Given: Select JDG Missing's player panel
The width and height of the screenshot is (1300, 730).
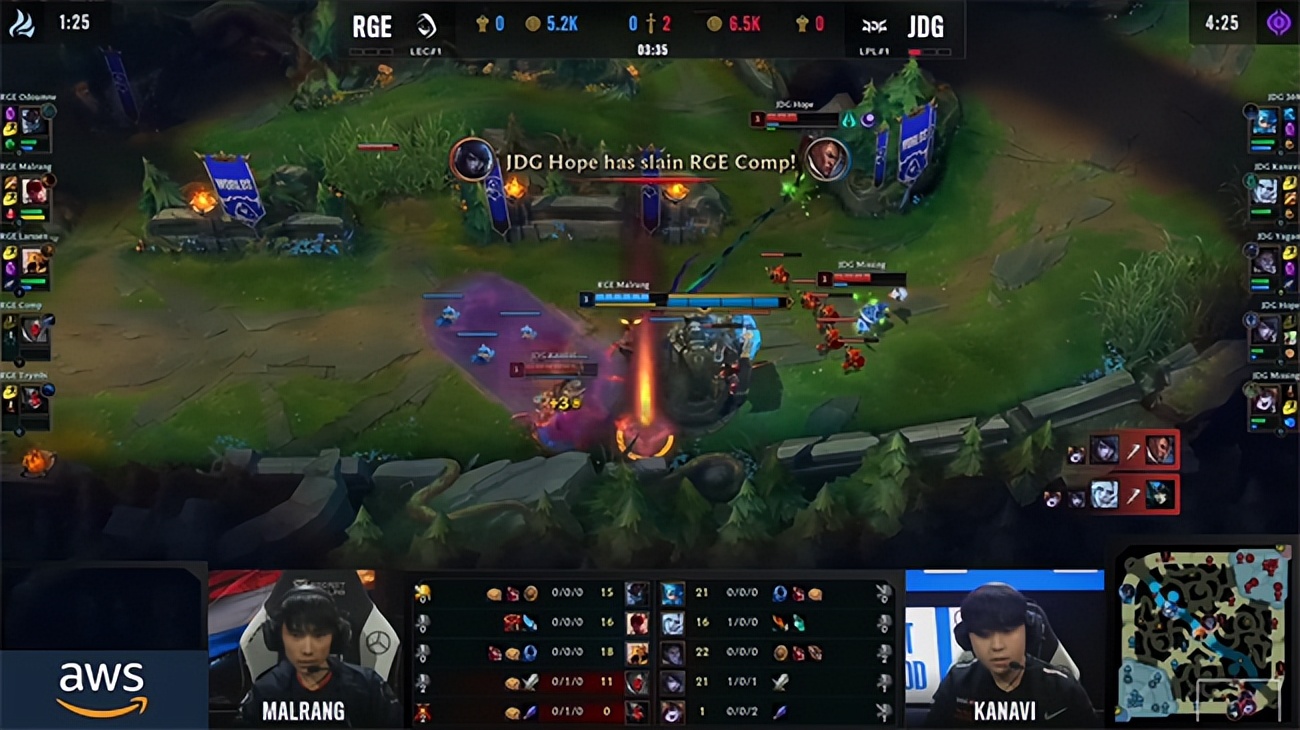Looking at the screenshot, I should (1270, 400).
